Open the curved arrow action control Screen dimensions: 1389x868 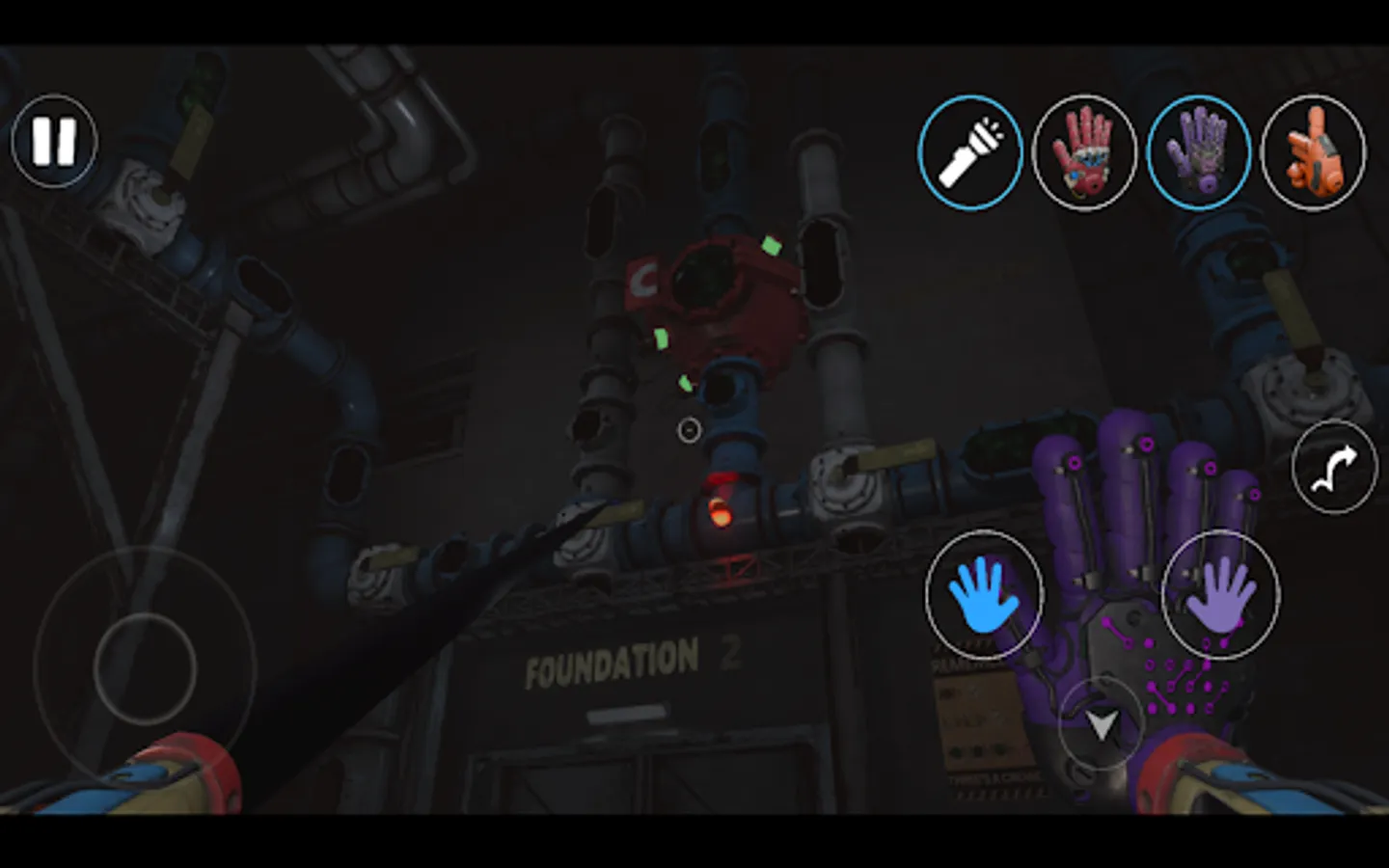[x=1334, y=466]
